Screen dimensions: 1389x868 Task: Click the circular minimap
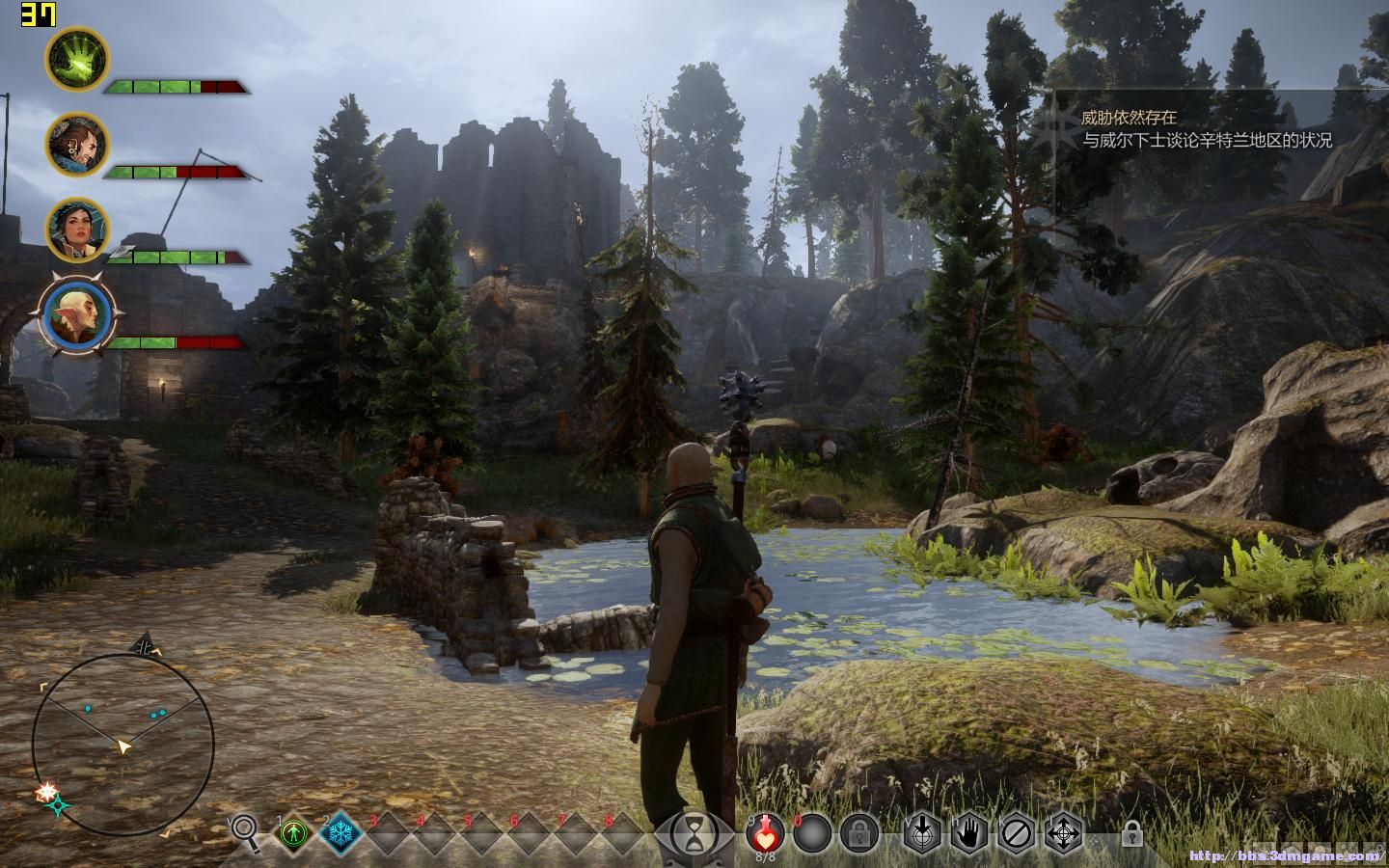[123, 744]
